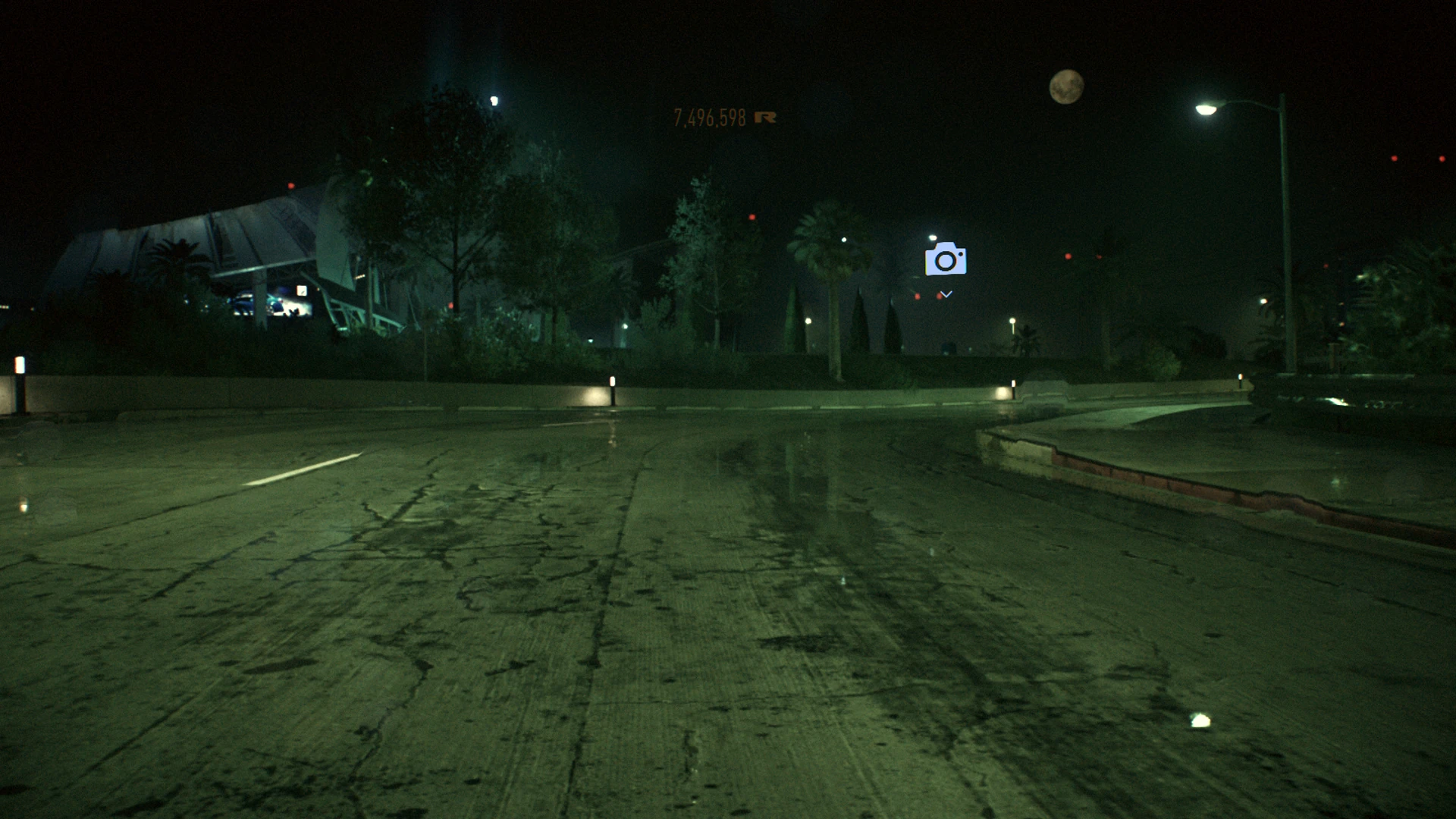
Task: Click the parked car under the canopy
Action: [x=243, y=303]
